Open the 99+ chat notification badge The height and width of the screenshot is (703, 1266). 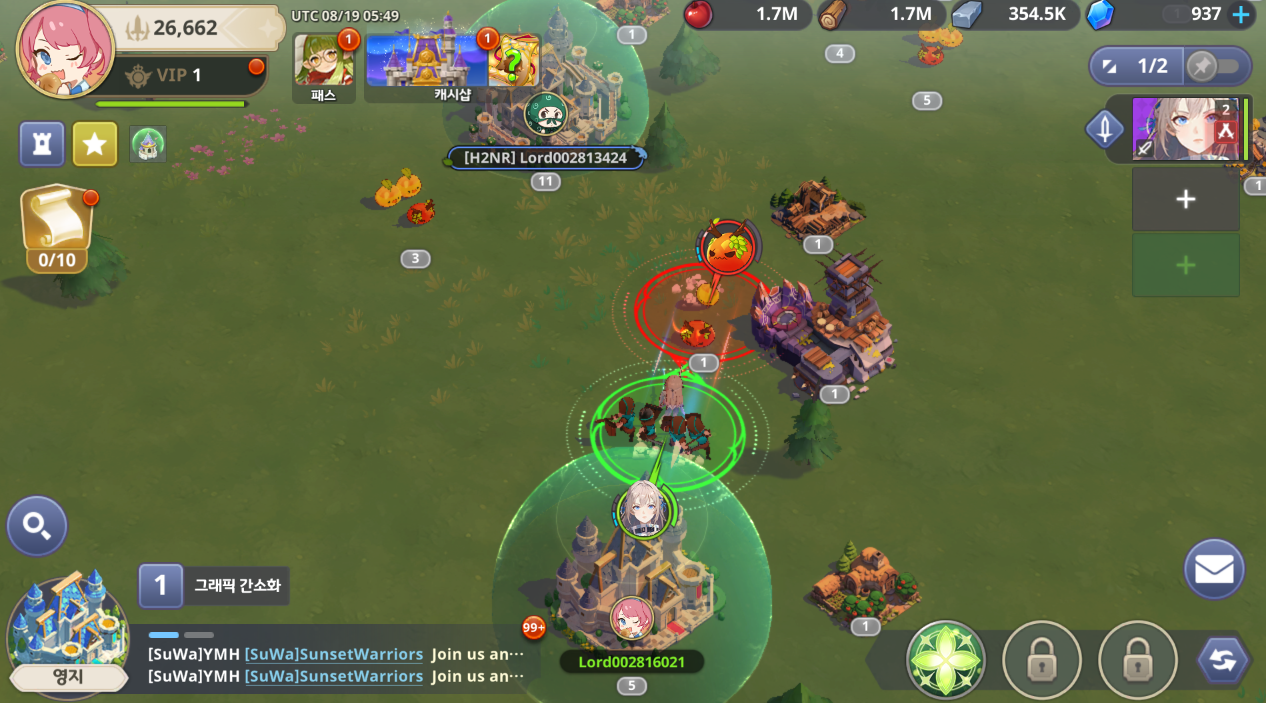[x=534, y=628]
